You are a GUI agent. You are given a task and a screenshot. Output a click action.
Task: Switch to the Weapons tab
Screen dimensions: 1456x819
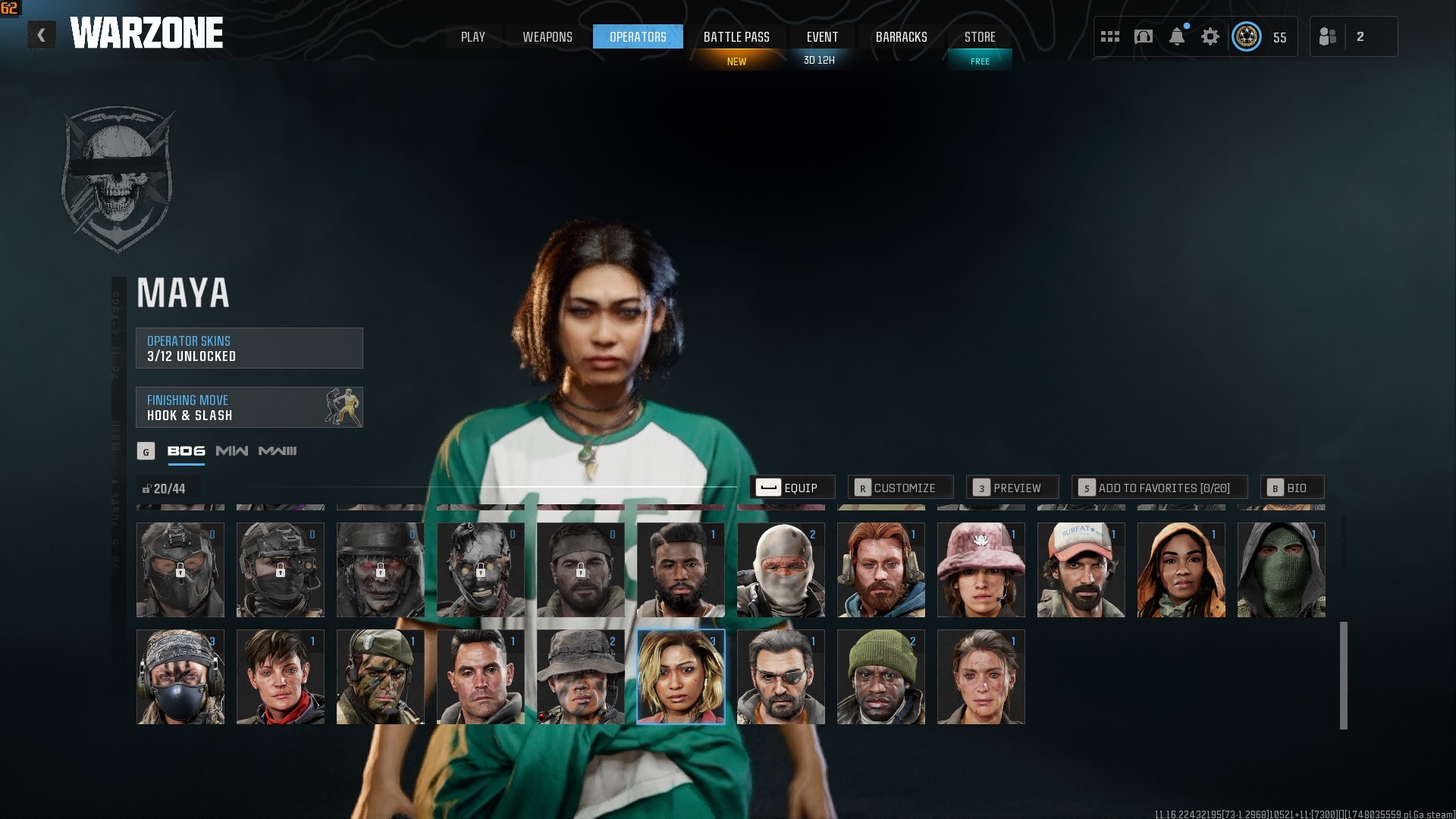tap(547, 36)
